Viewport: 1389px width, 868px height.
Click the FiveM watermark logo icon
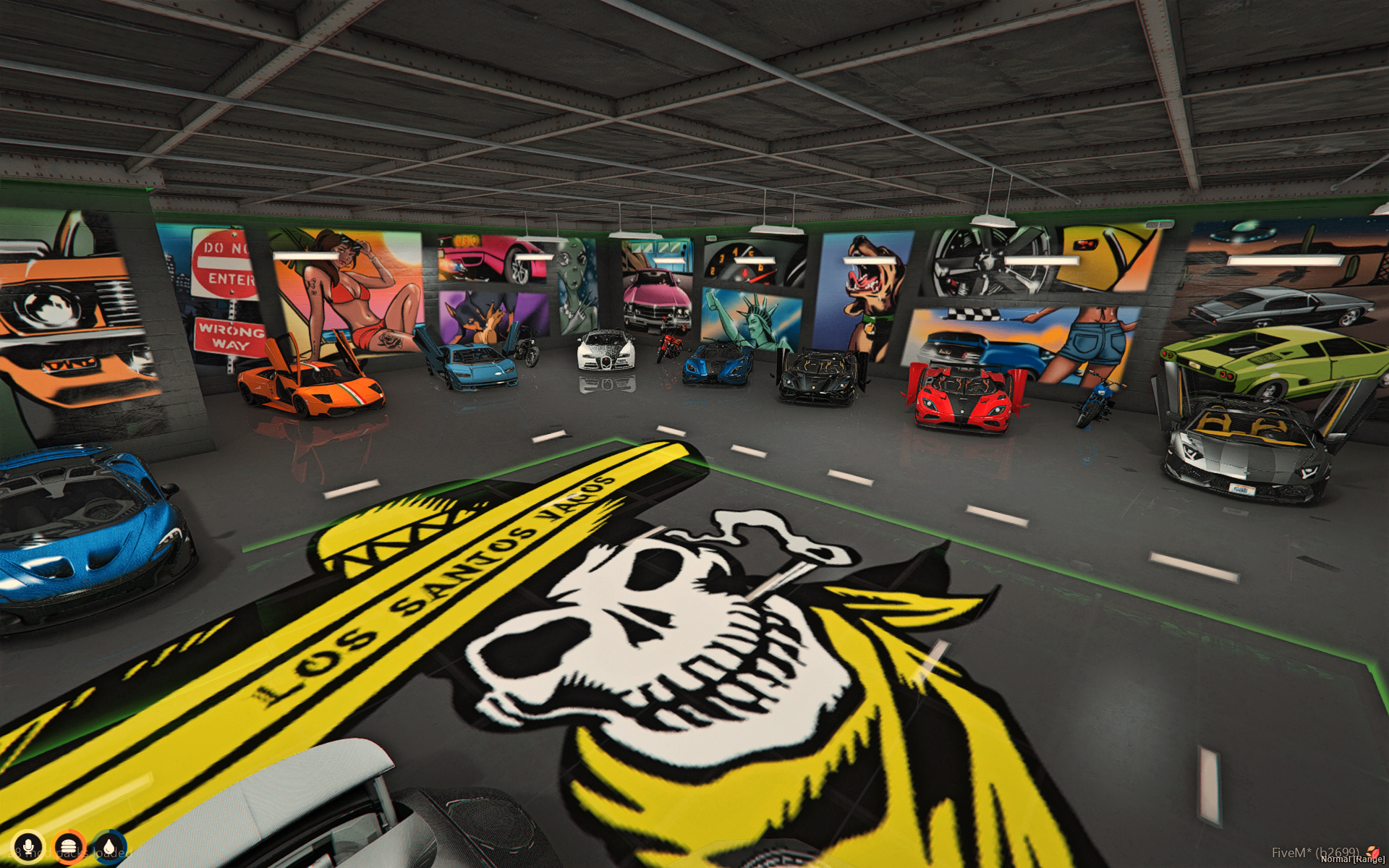1372,853
